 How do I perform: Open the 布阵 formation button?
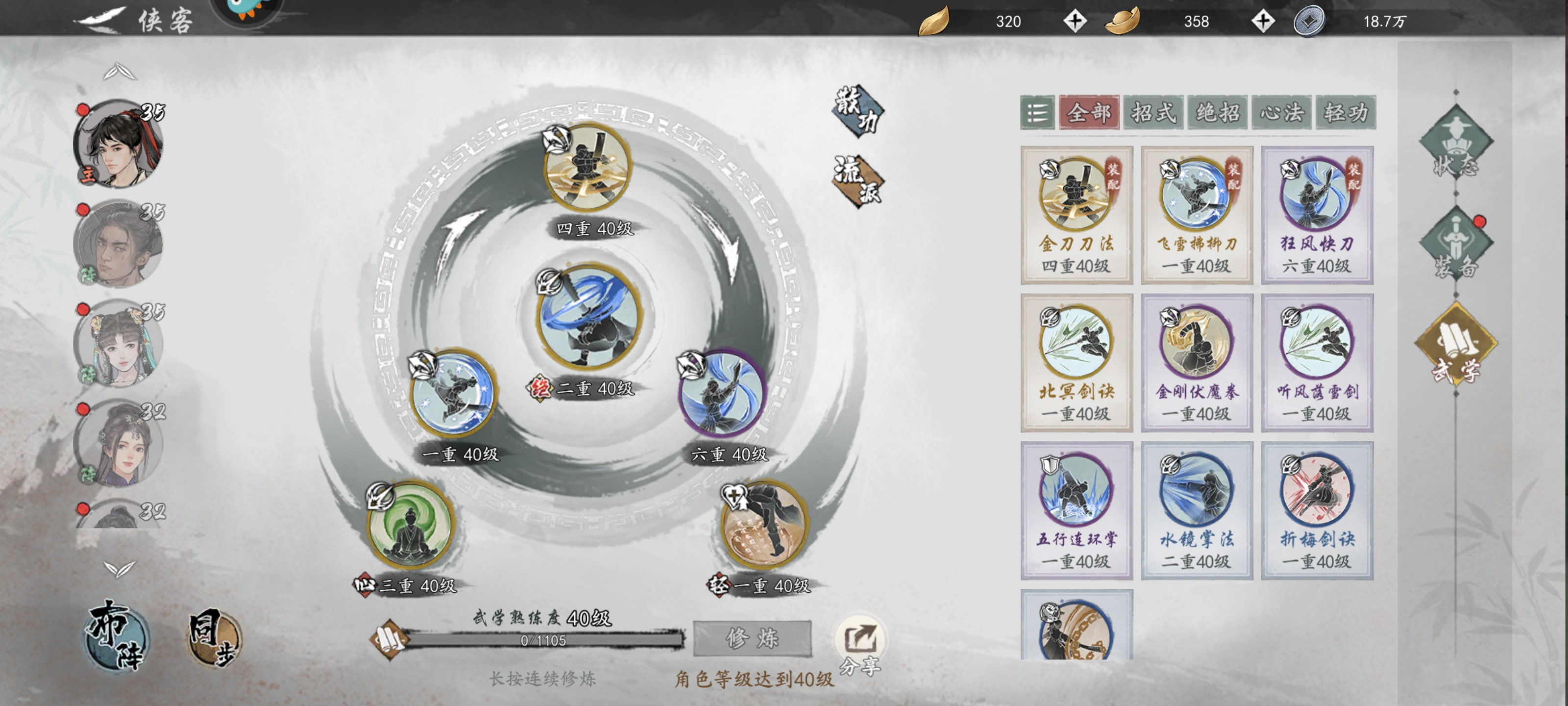click(x=115, y=636)
